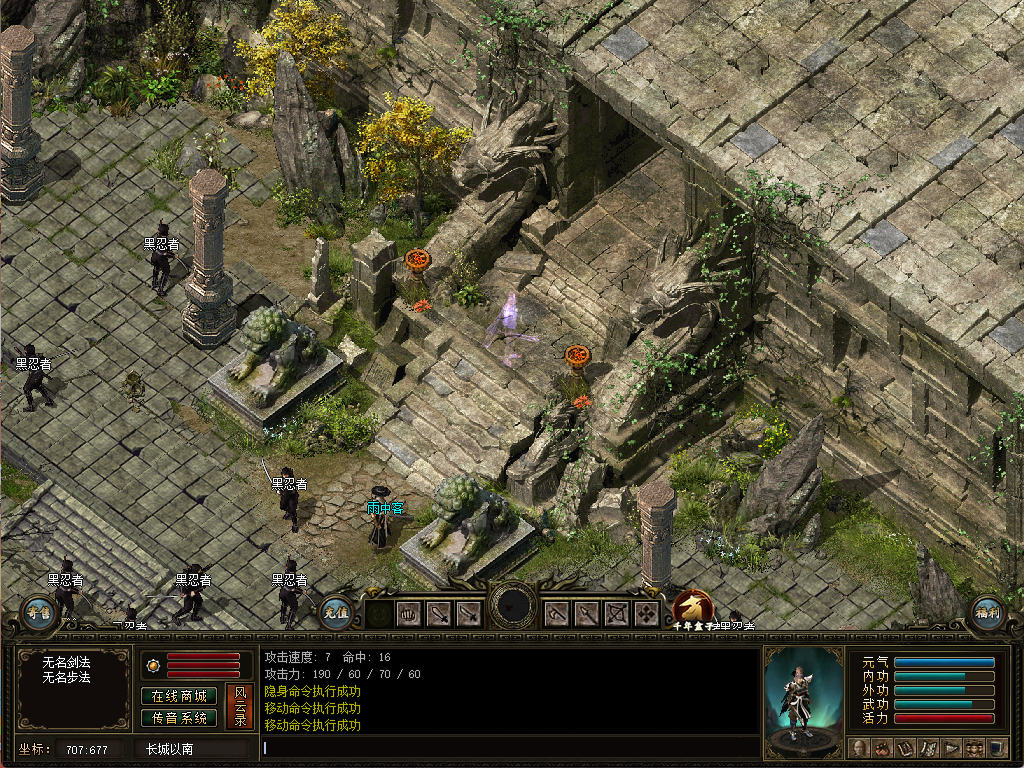The width and height of the screenshot is (1024, 768).
Task: Select 无名步法 in the skill list
Action: click(67, 677)
